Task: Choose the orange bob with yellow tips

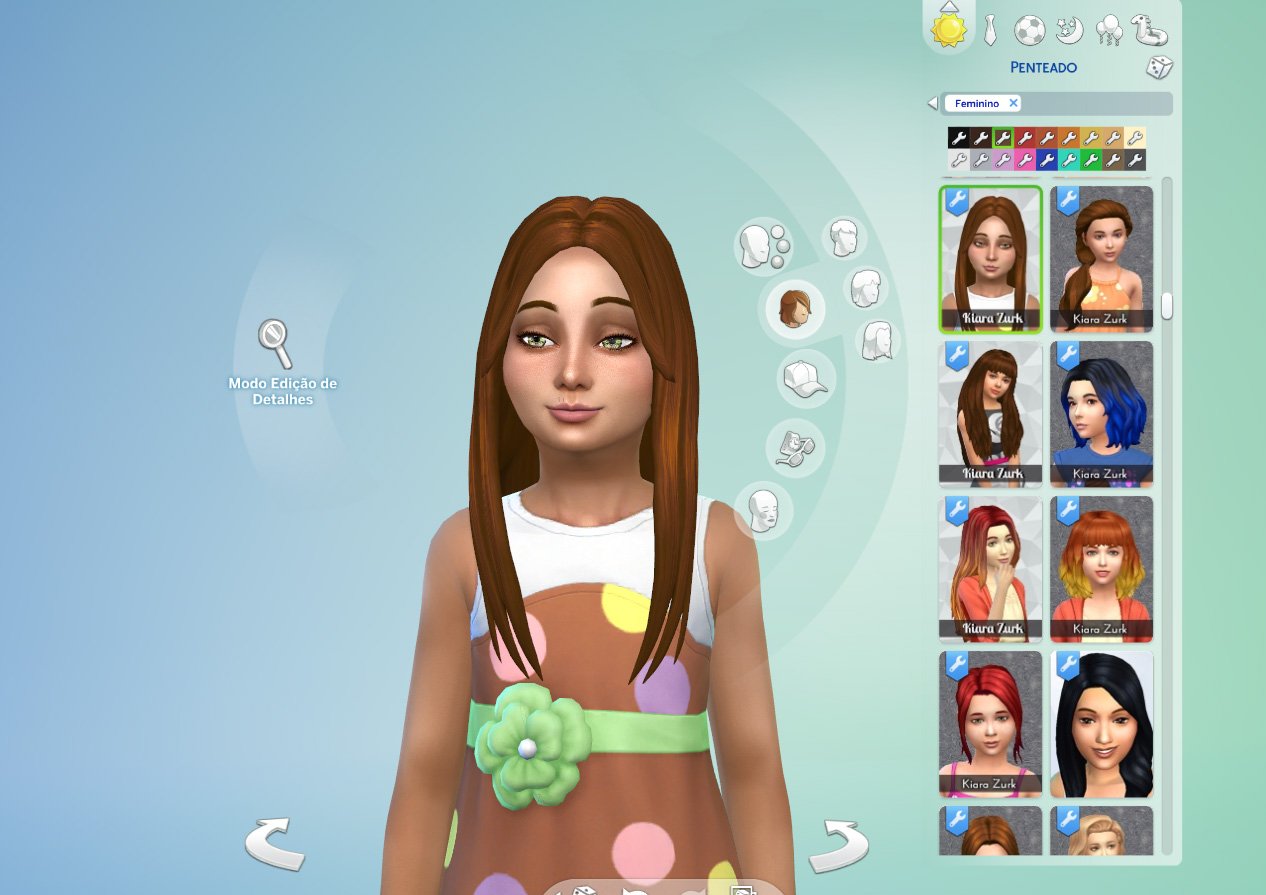Action: (1101, 569)
